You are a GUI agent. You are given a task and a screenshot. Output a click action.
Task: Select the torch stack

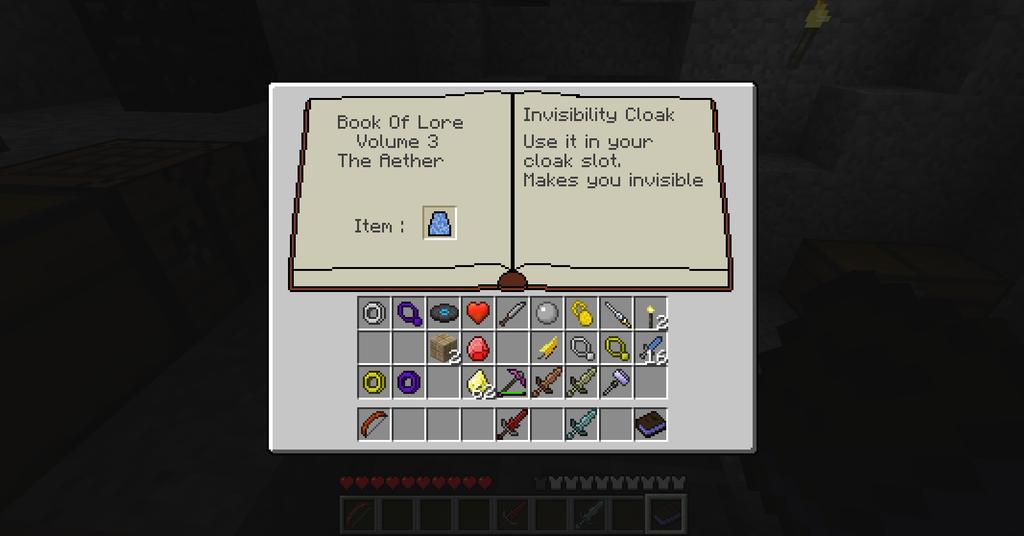coord(651,315)
